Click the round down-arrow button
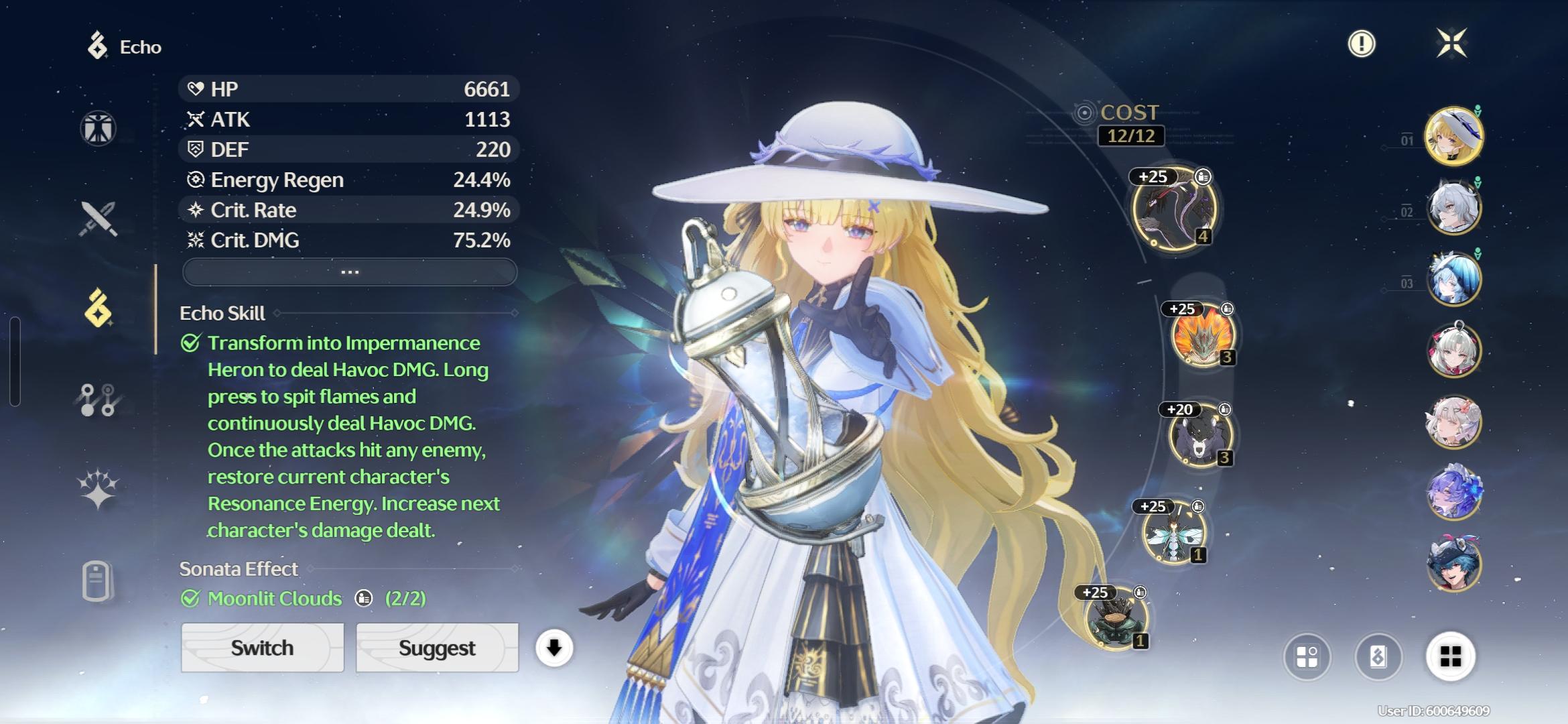 tap(554, 648)
